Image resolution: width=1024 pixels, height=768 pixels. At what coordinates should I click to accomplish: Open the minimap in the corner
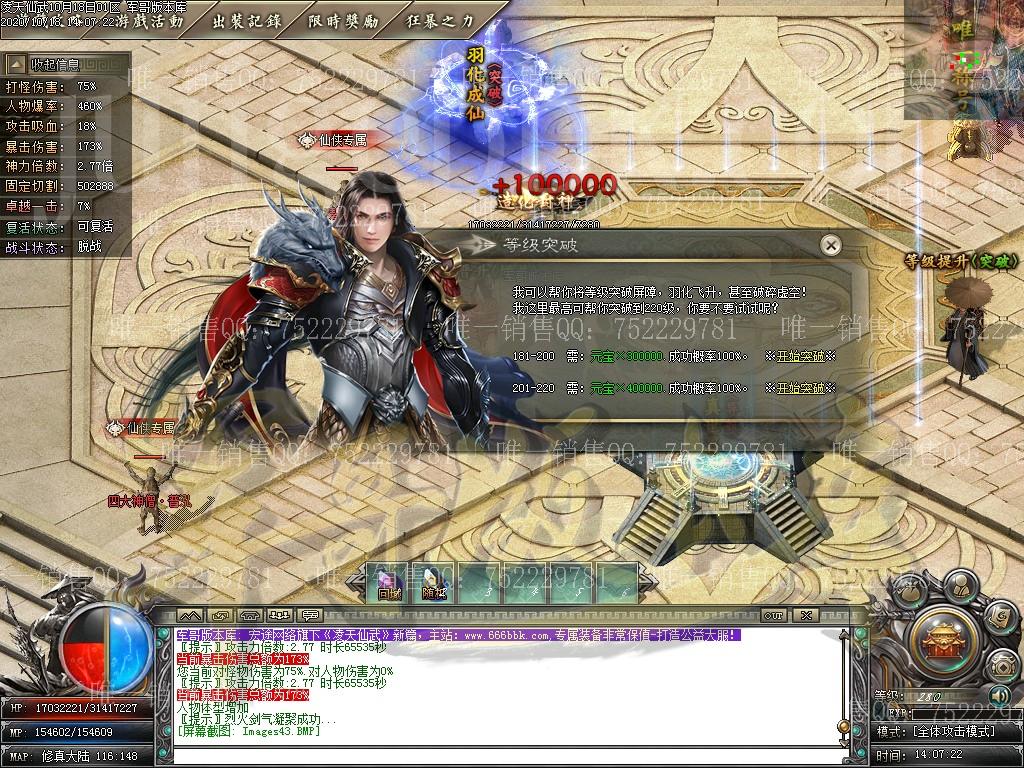point(964,58)
